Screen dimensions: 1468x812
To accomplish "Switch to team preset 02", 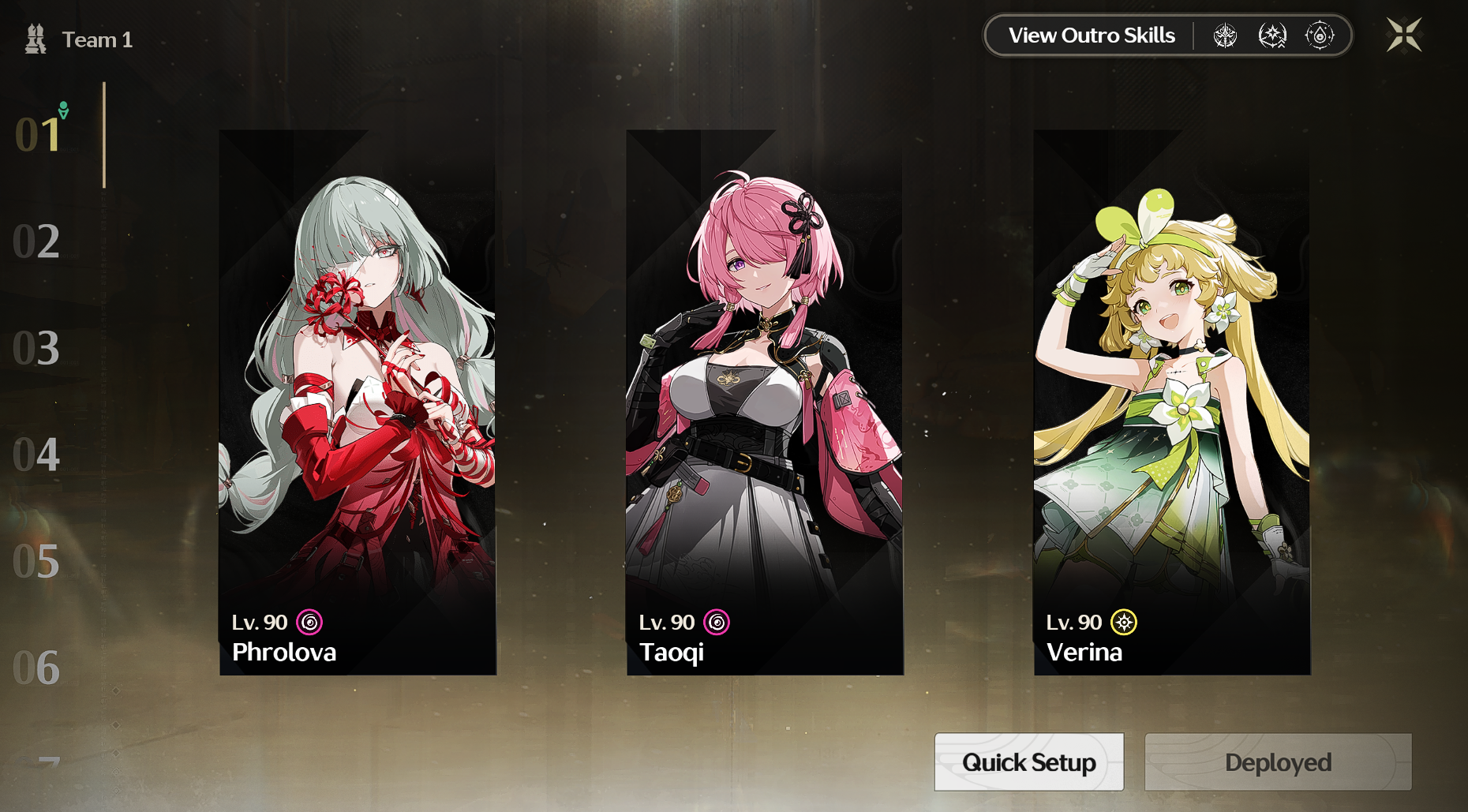I will 36,241.
